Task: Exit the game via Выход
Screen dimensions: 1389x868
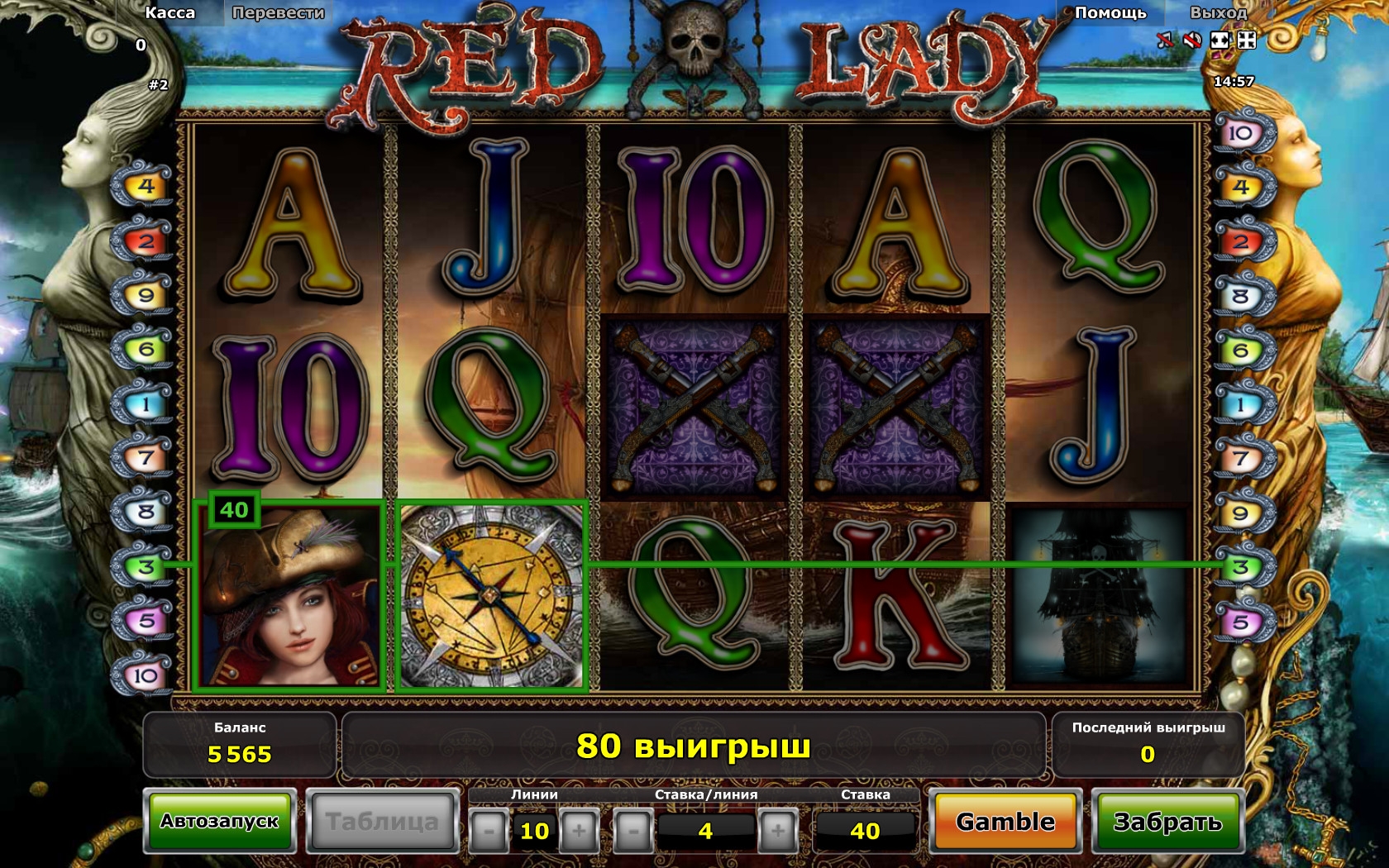Action: tap(1218, 13)
